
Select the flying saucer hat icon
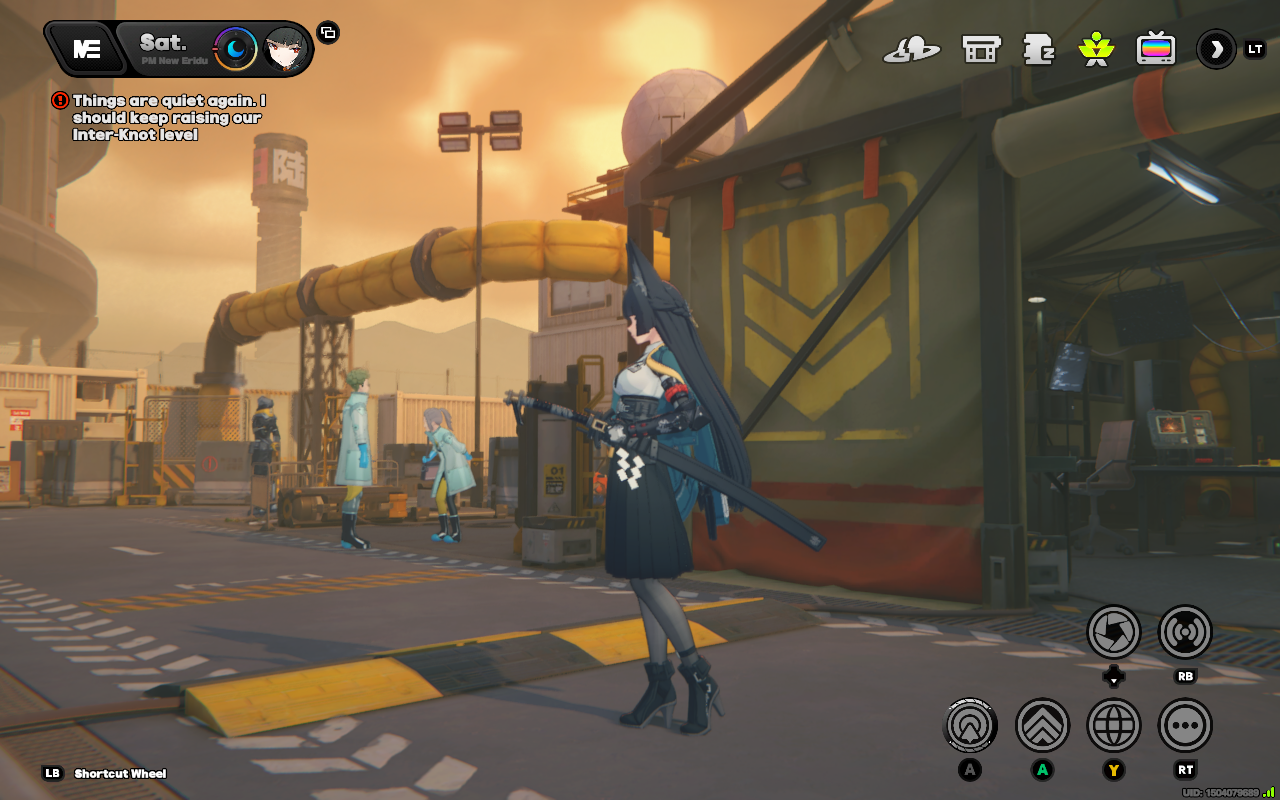click(x=915, y=47)
